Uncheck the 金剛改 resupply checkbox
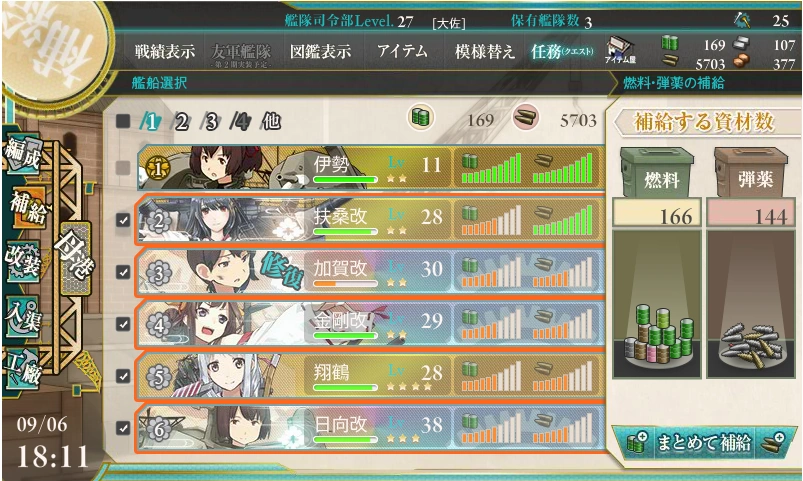Viewport: 803px width, 481px height. pos(123,324)
